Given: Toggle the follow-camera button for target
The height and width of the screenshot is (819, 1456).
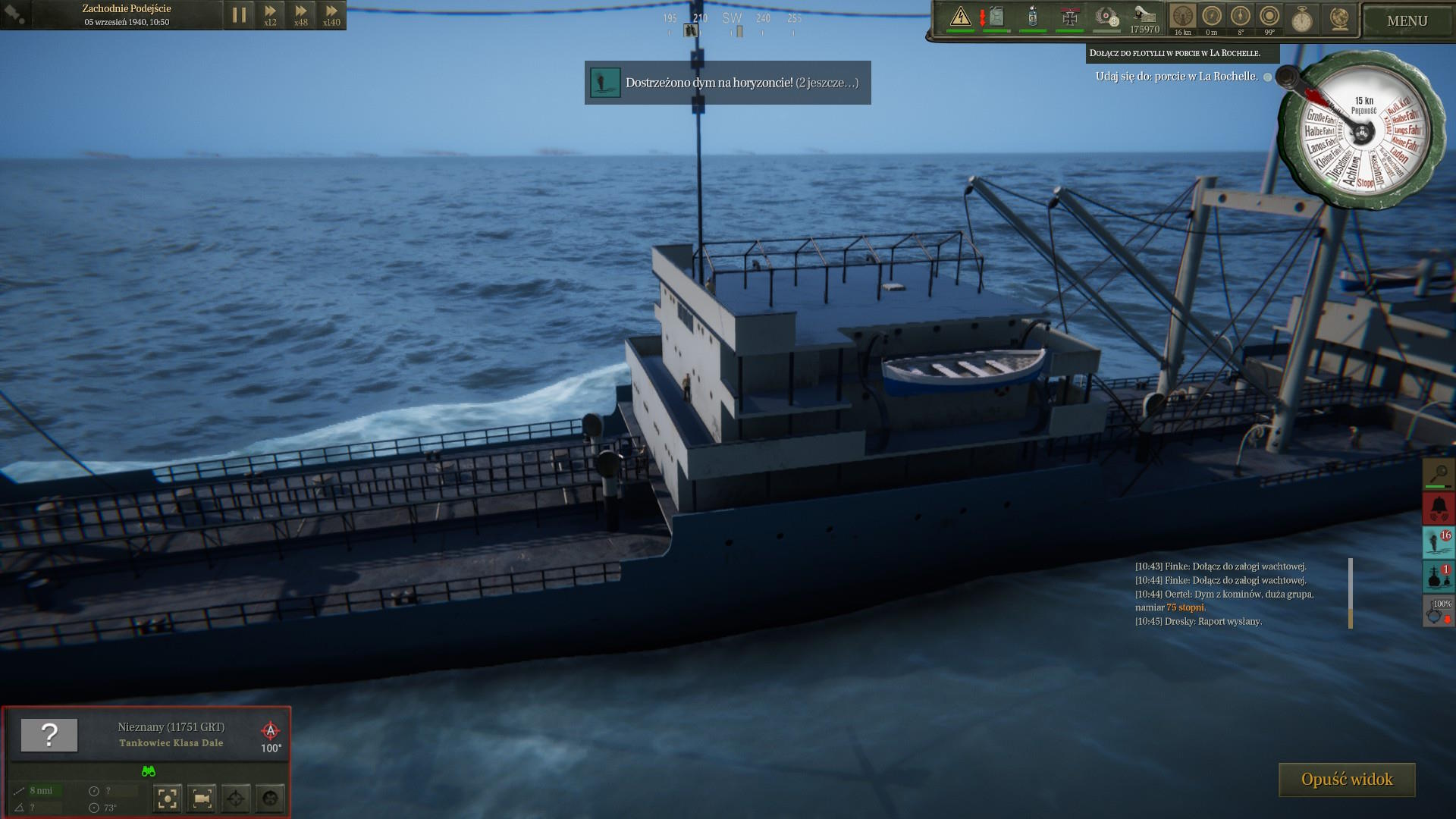Looking at the screenshot, I should pos(202,798).
